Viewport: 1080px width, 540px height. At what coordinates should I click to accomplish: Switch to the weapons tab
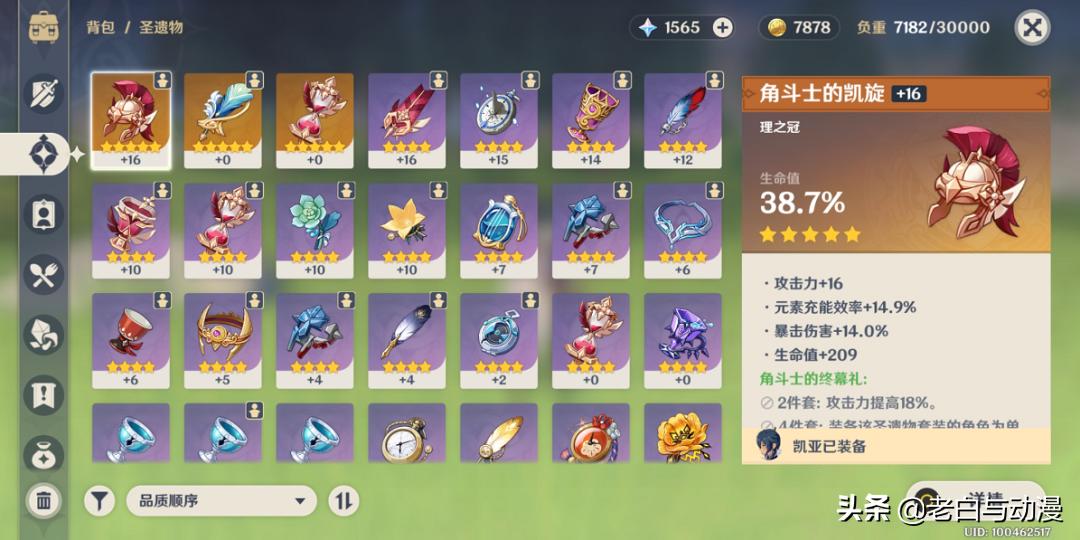click(44, 94)
